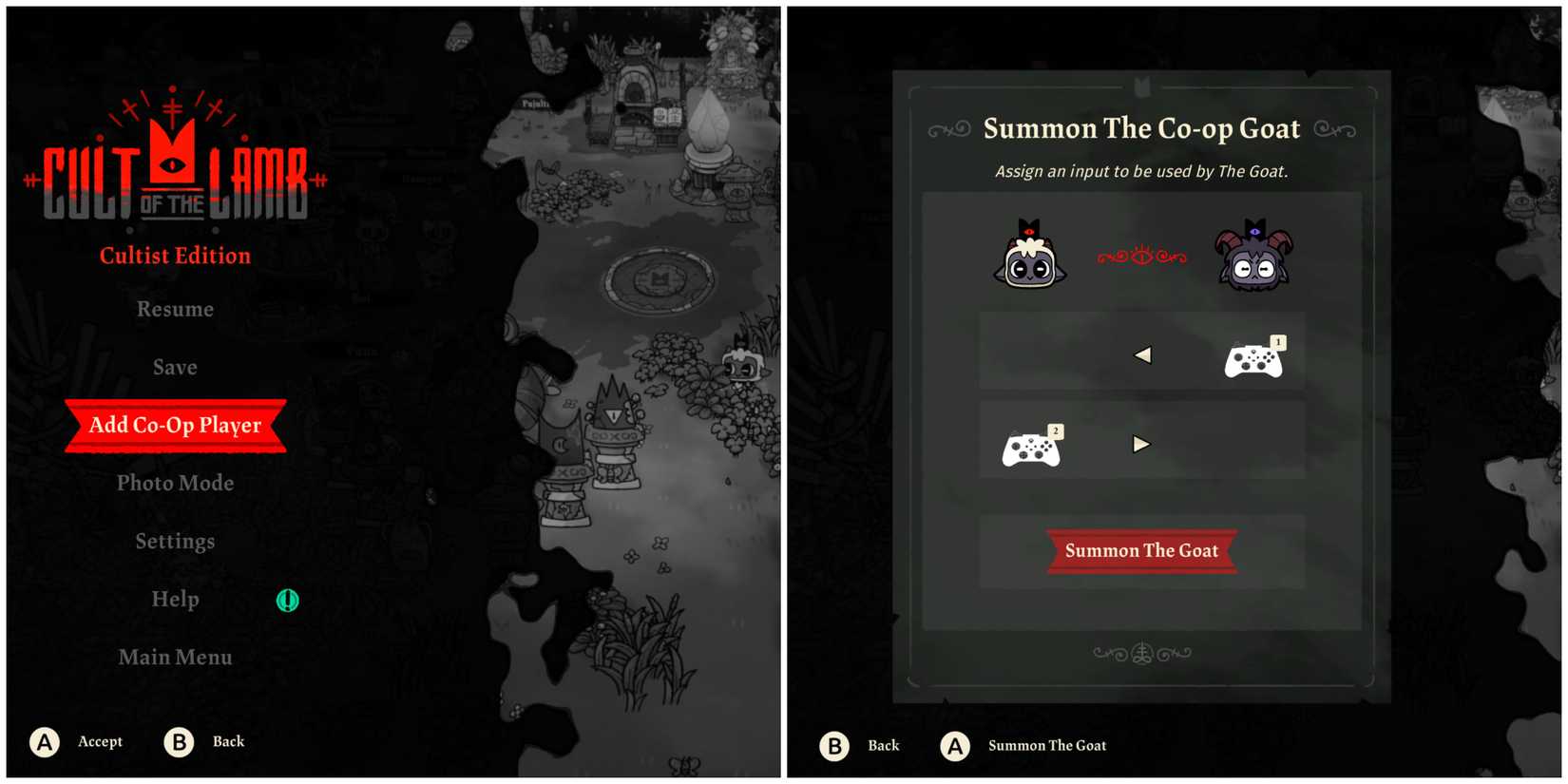Click Resume to return to the game
This screenshot has width=1568, height=784.
click(175, 309)
